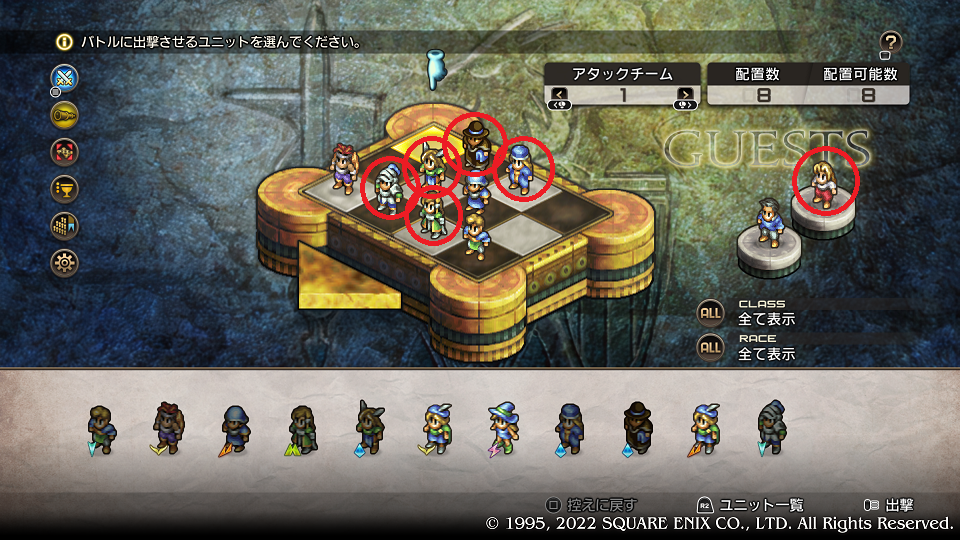This screenshot has width=960, height=540.
Task: Choose the reserve unit in black brimmed hat
Action: point(637,427)
